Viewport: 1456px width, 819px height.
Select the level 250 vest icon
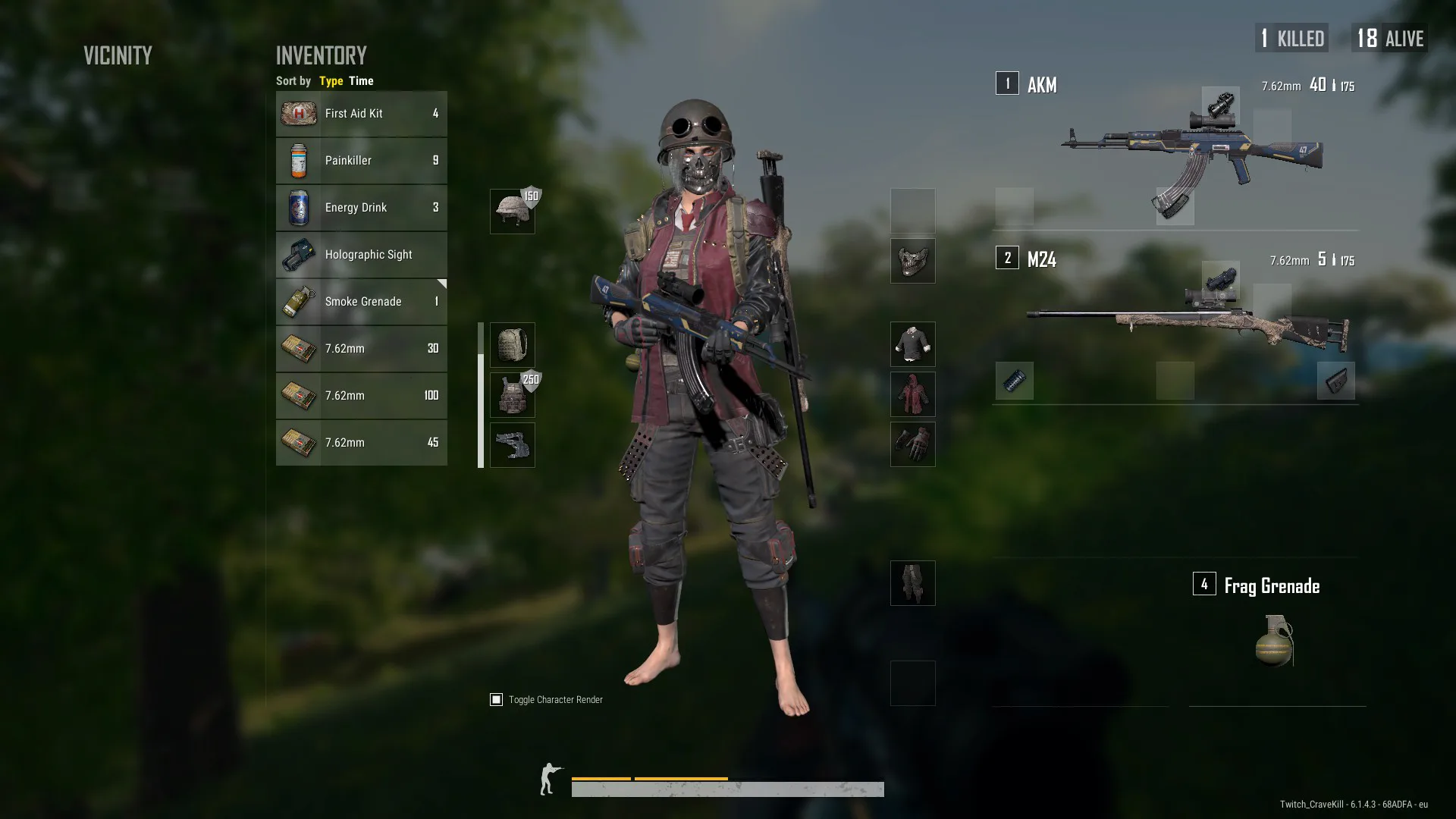[512, 395]
